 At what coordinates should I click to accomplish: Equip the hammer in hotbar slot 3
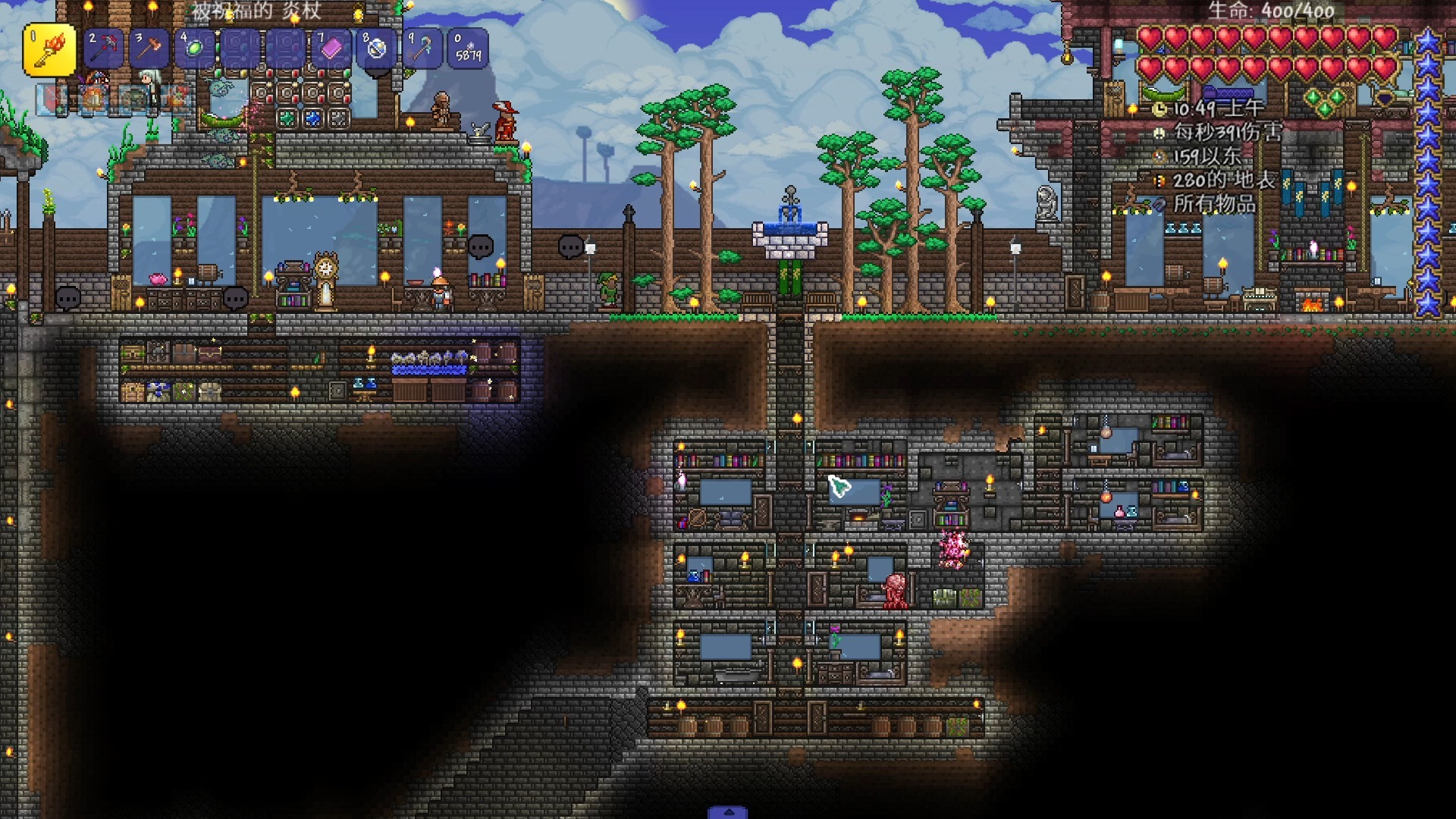[x=149, y=49]
